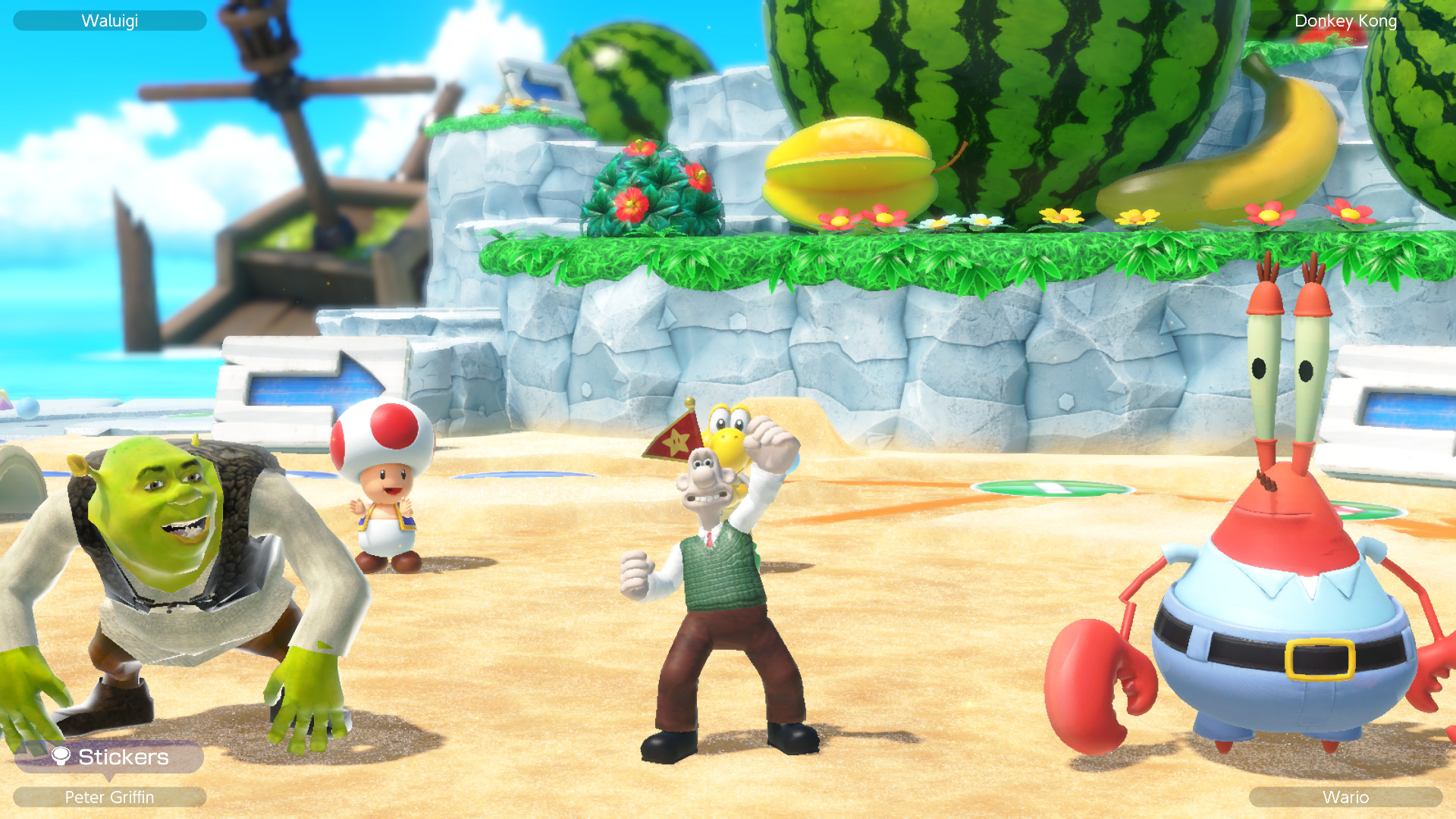The width and height of the screenshot is (1456, 819).
Task: Toggle the Wario player nameplate
Action: pyautogui.click(x=1346, y=798)
